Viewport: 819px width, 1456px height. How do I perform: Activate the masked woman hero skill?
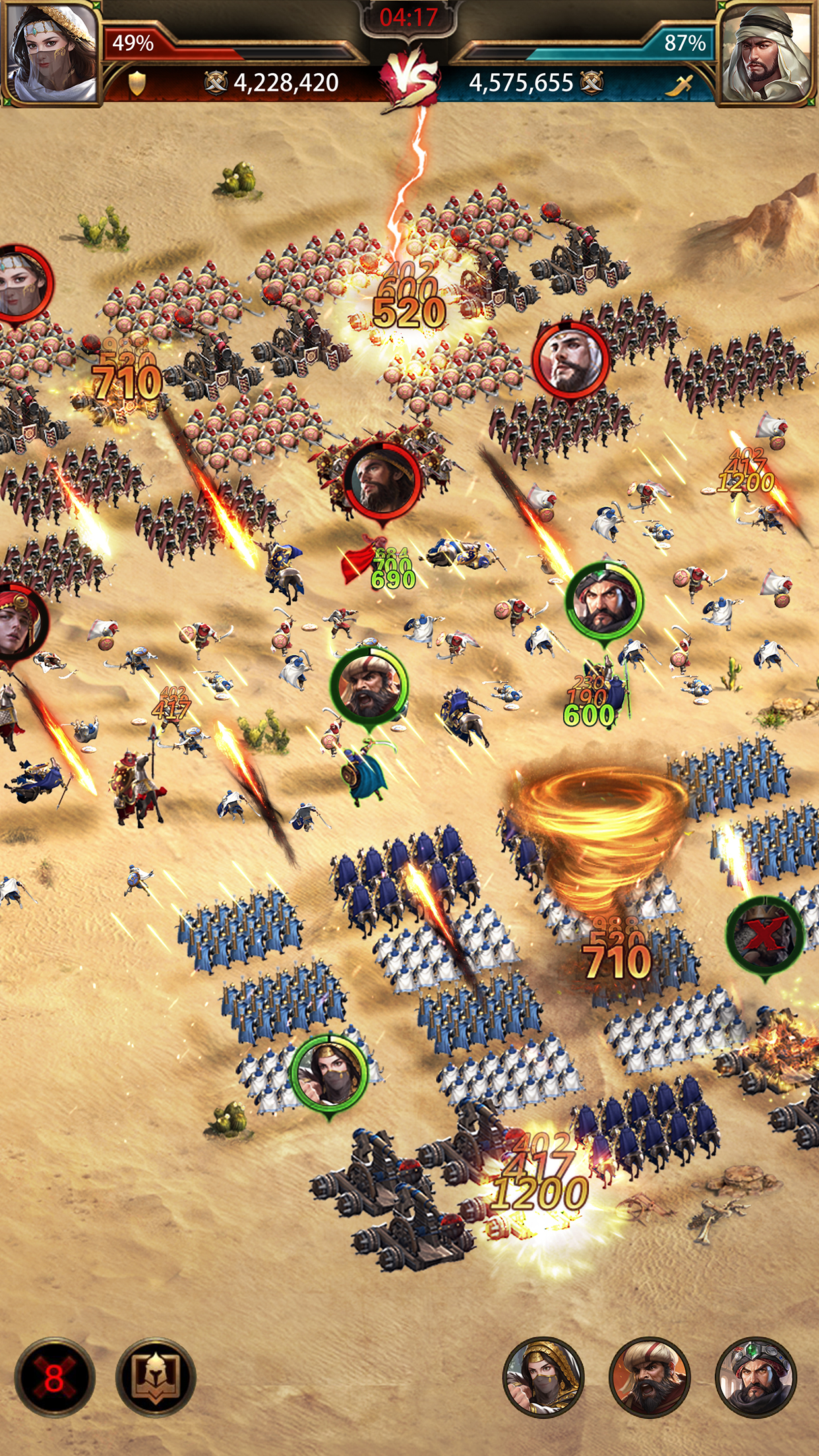pos(543,1377)
